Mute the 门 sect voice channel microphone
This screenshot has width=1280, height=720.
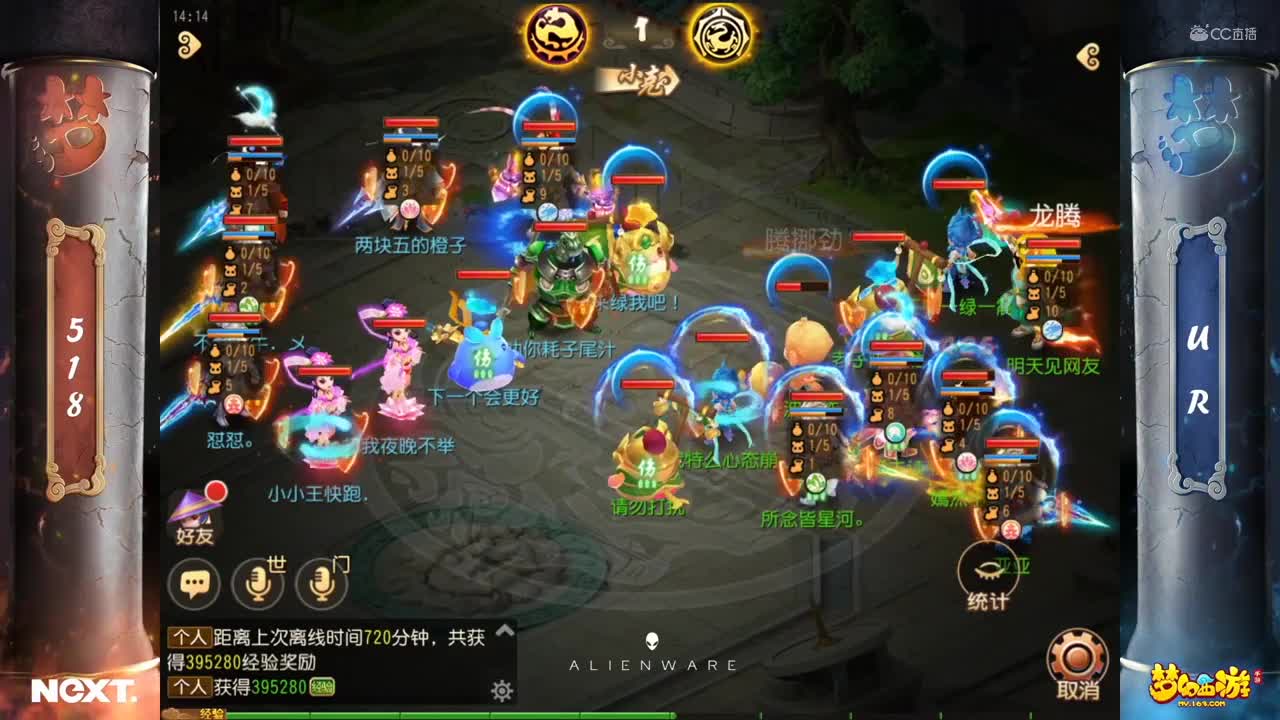point(321,577)
